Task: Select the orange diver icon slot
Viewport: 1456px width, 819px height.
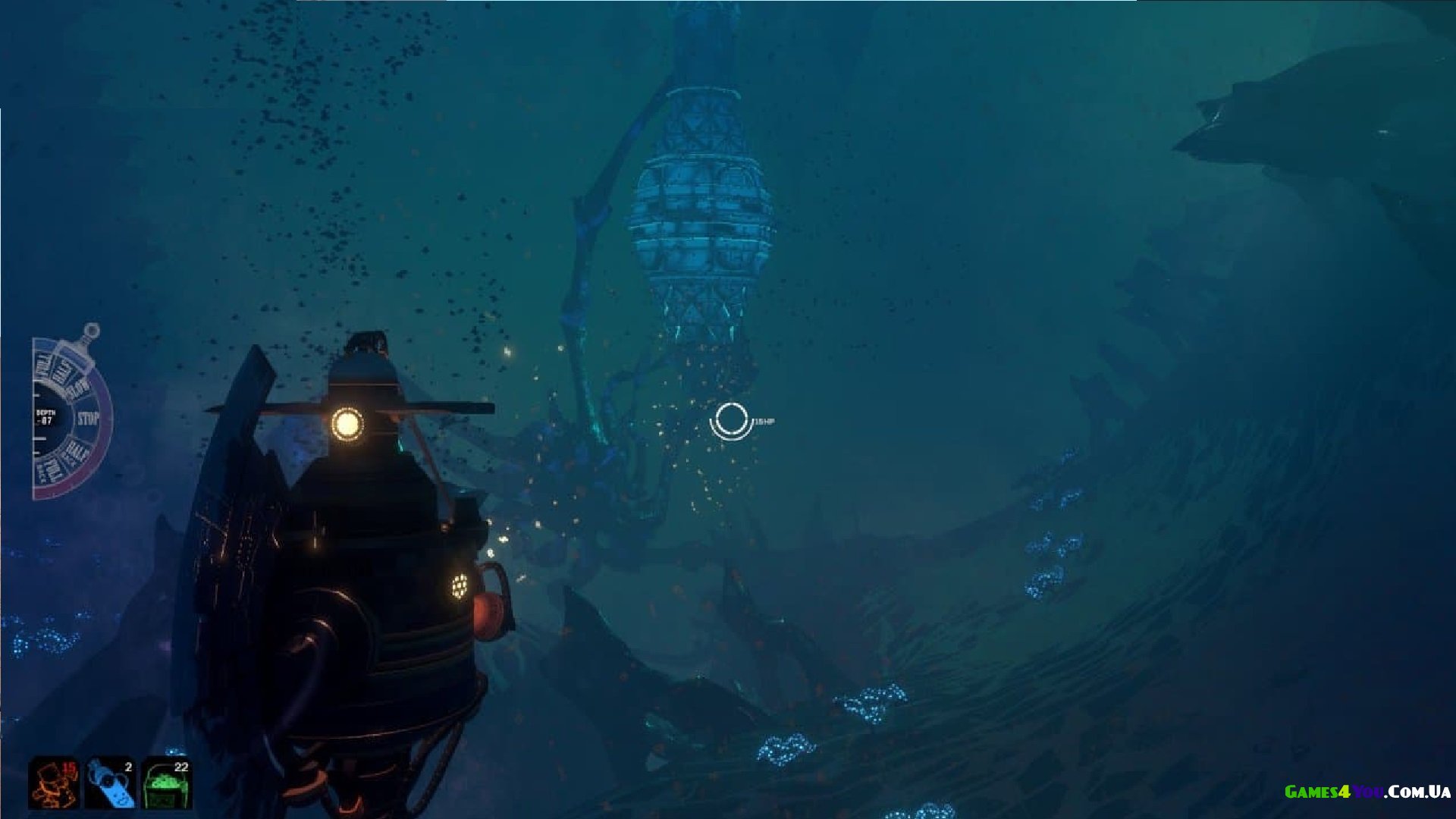Action: click(x=54, y=783)
